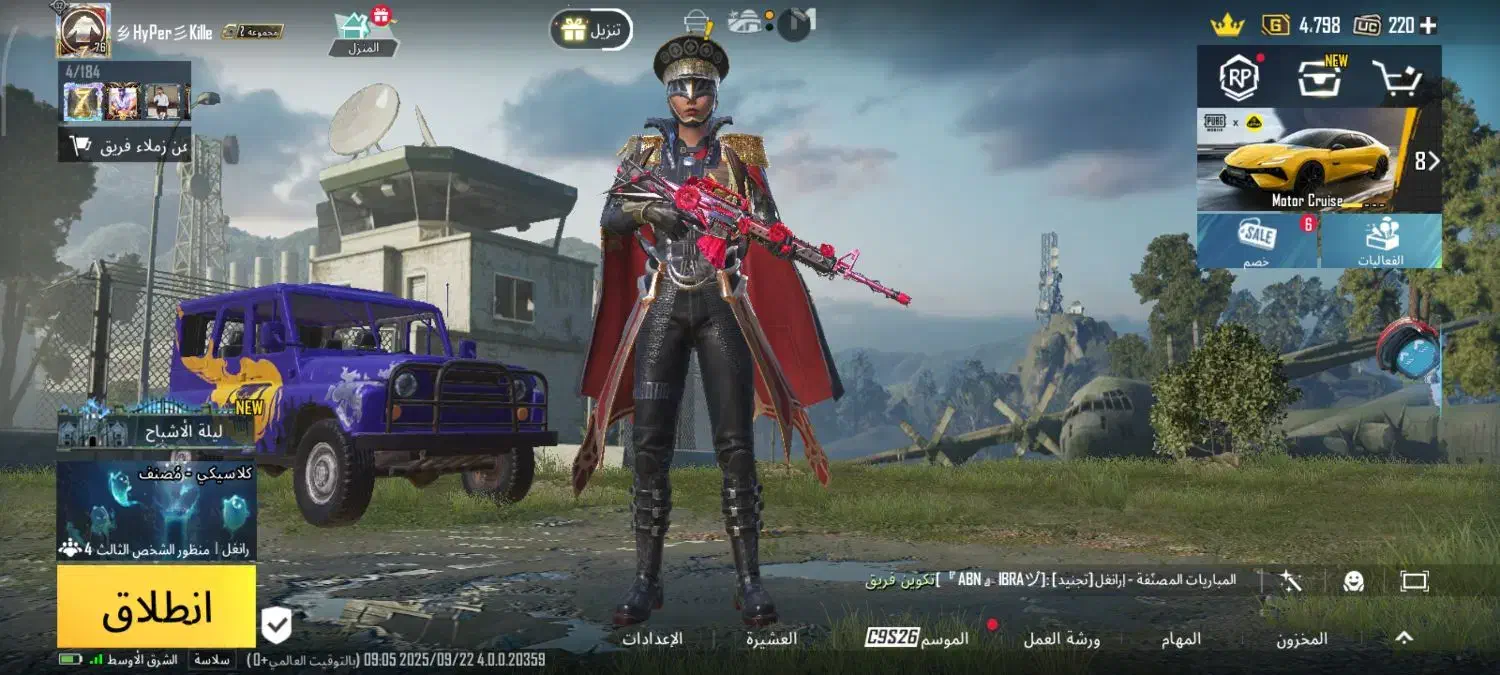This screenshot has height=675, width=1500.
Task: Expand the bottom menu up arrow
Action: pos(1404,637)
